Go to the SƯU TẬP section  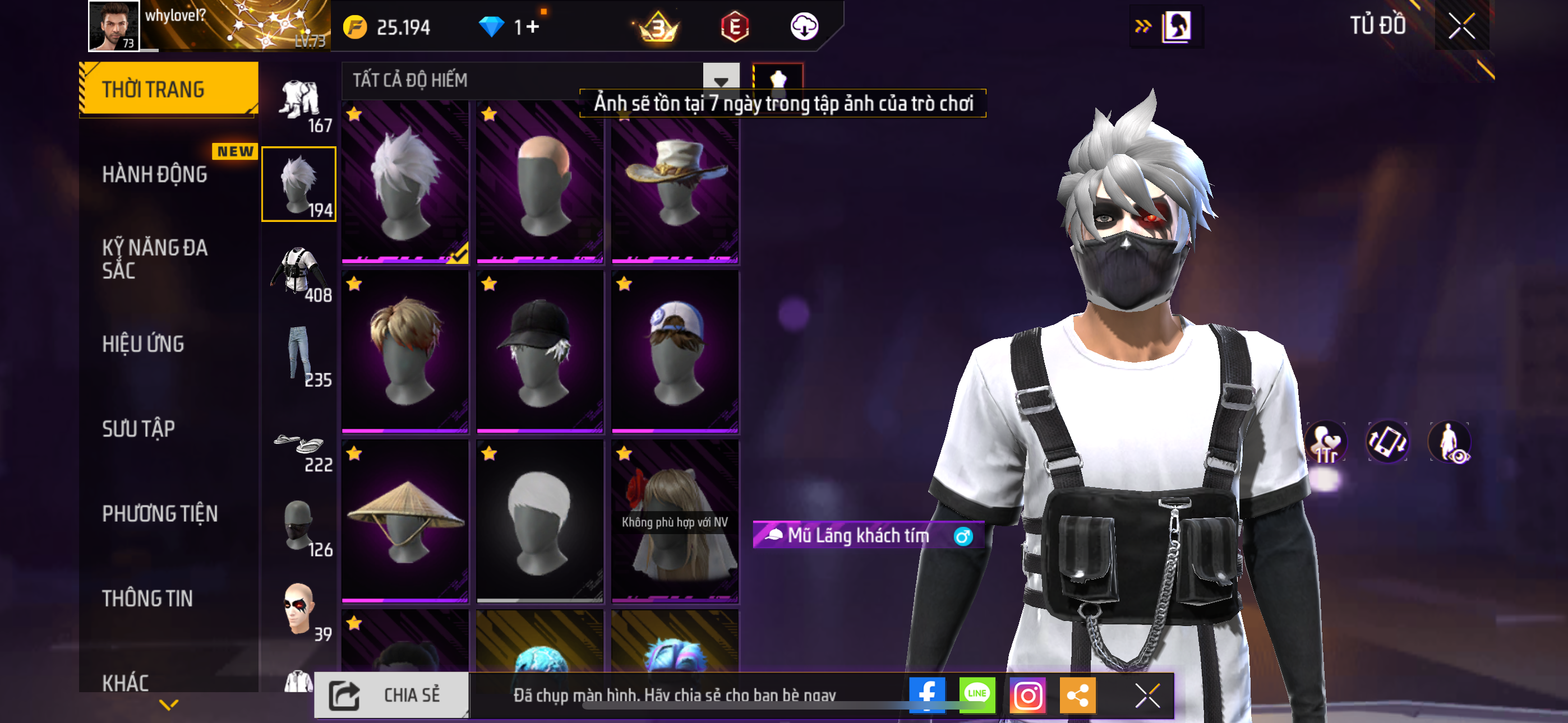pyautogui.click(x=138, y=429)
